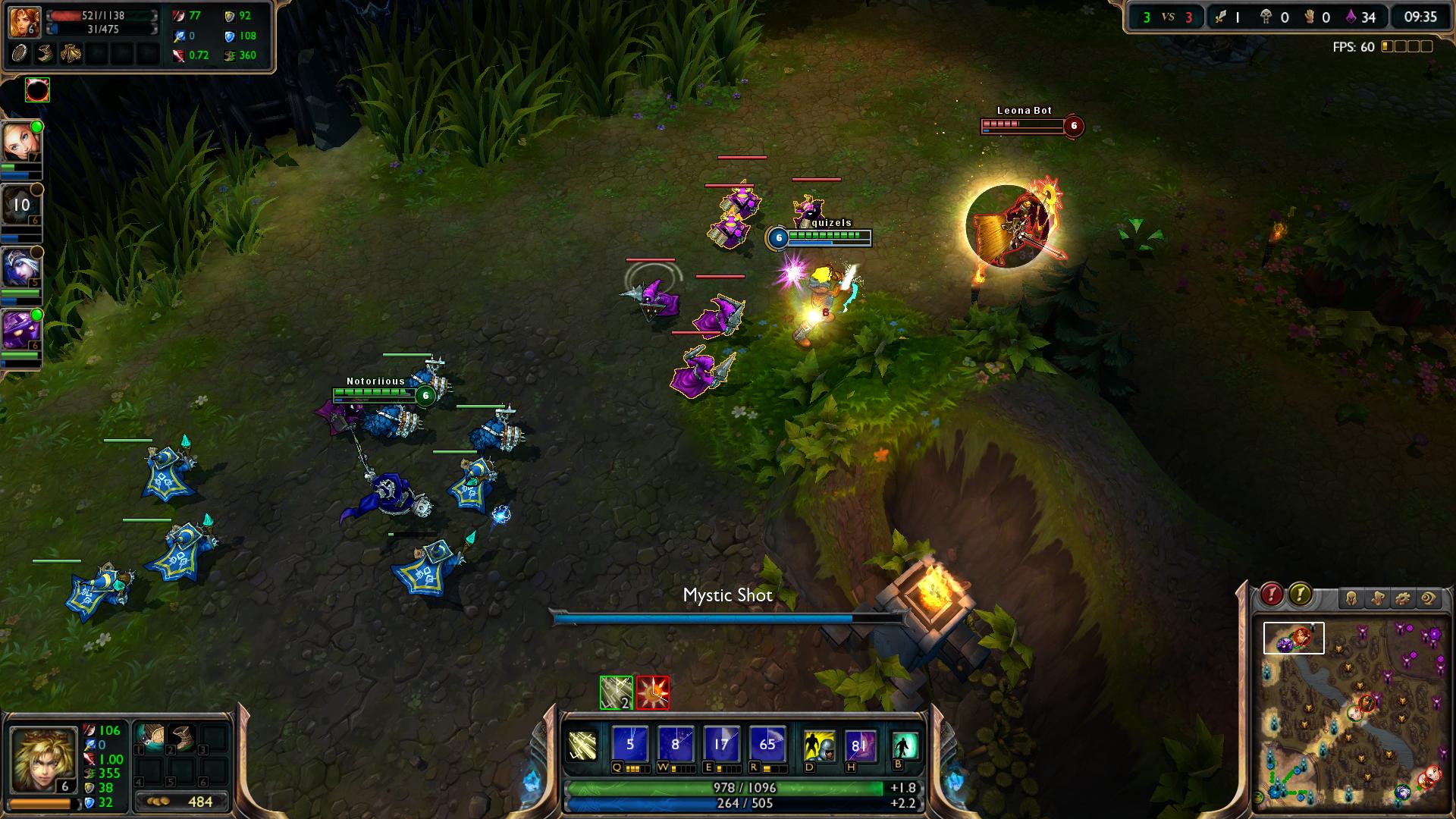Screen dimensions: 1456x819
Task: Activate the red danger ping button
Action: tap(1272, 595)
